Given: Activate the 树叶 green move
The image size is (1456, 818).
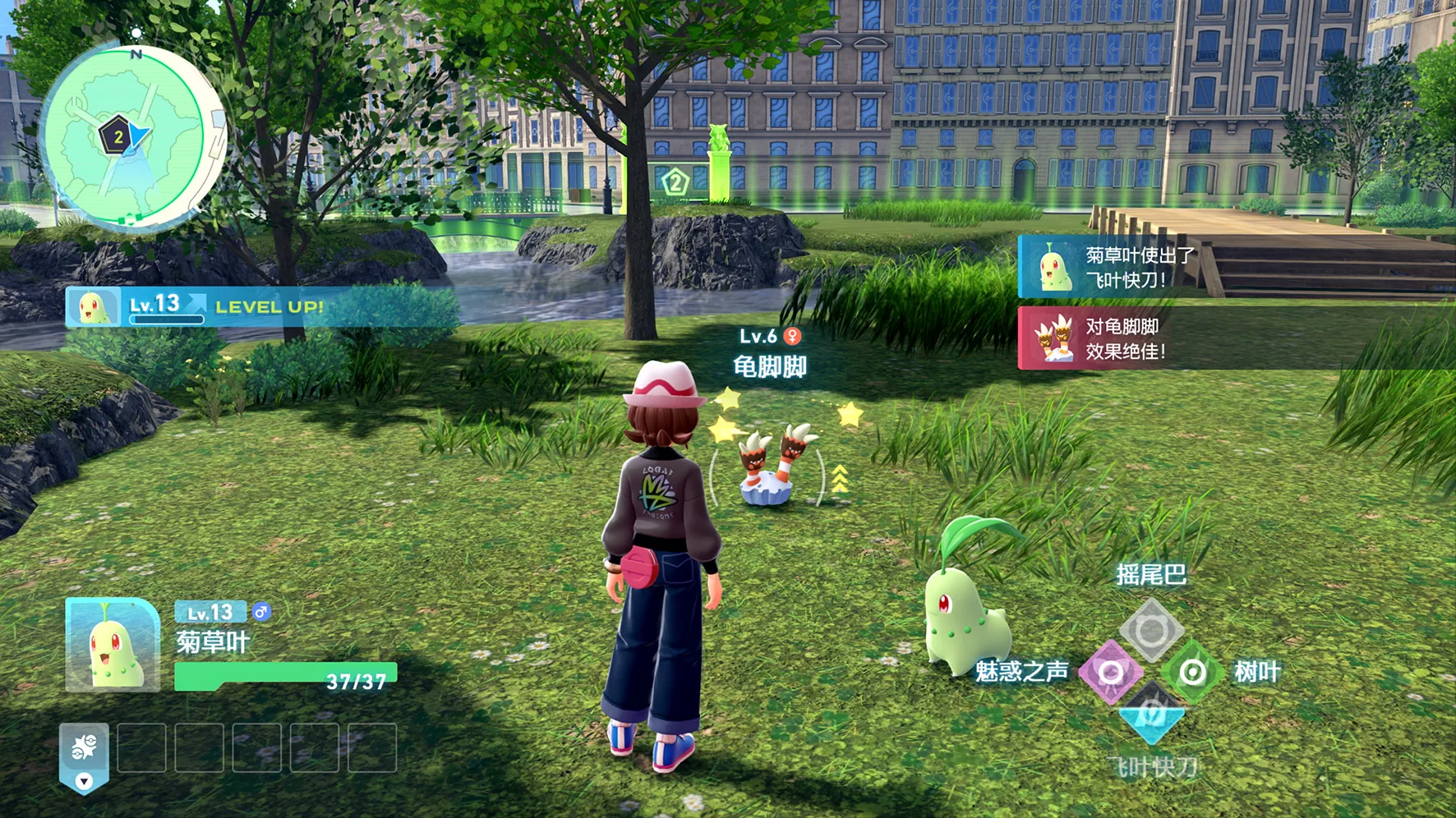Looking at the screenshot, I should click(1192, 673).
